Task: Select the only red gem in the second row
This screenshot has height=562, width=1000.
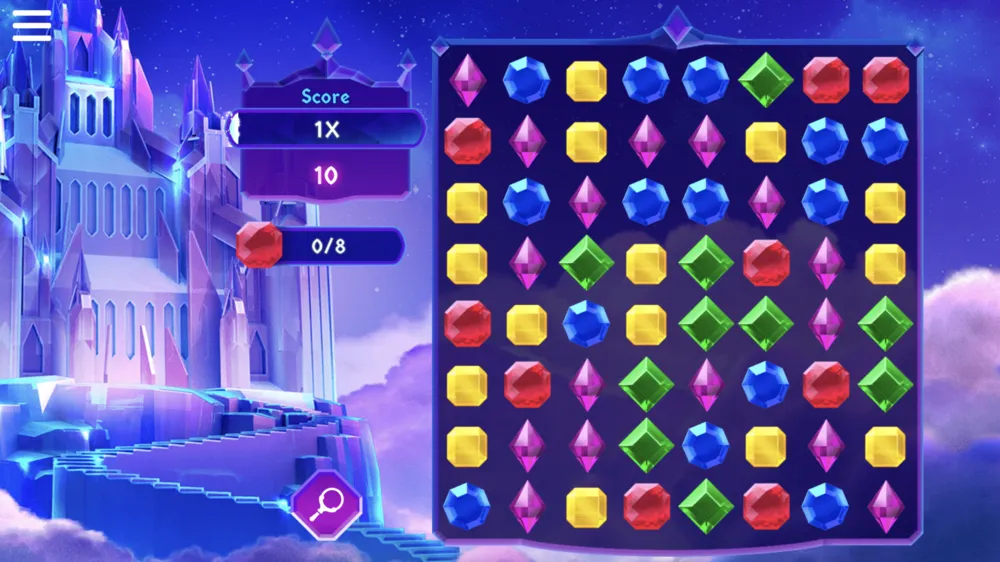Action: 467,142
